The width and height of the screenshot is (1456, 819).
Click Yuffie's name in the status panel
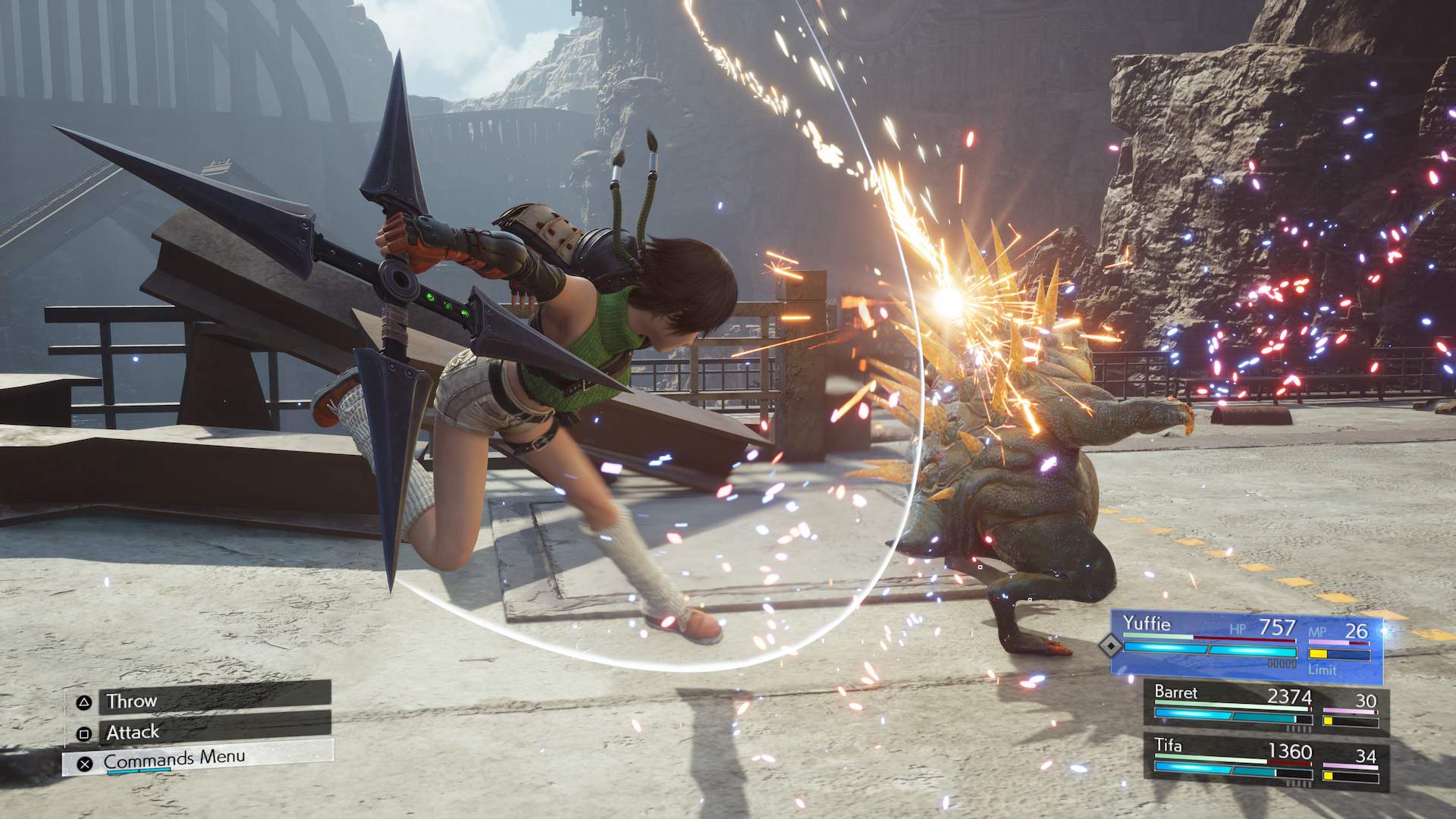1147,623
